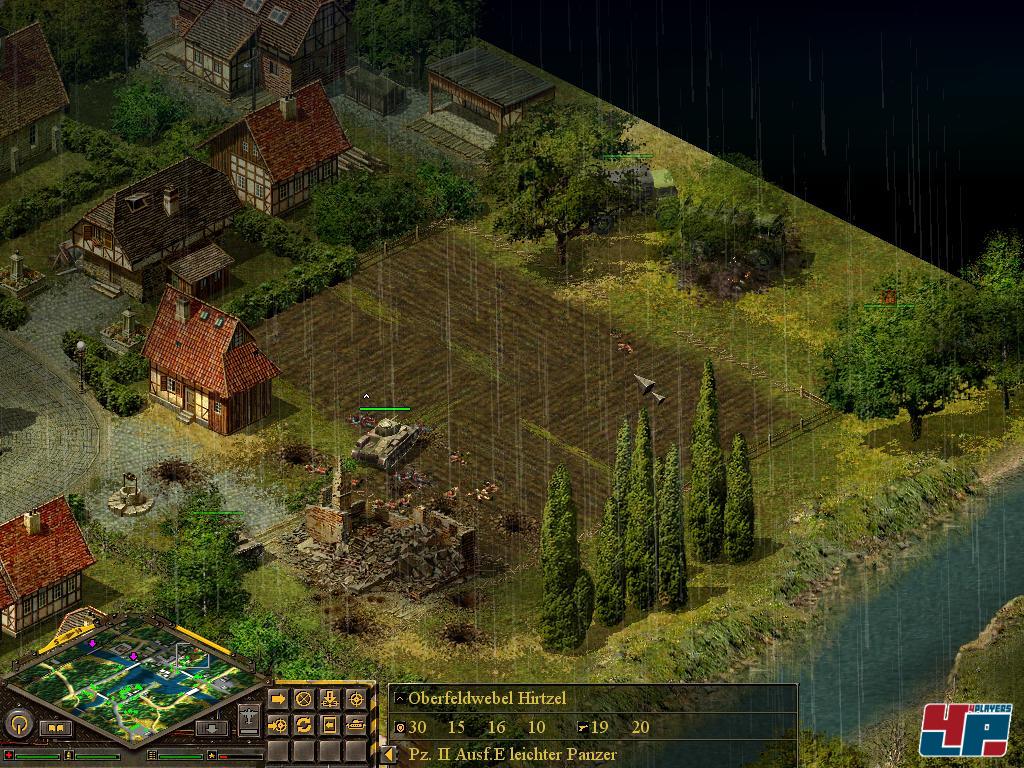The width and height of the screenshot is (1024, 768).
Task: Choose the down-arrow unload command
Action: pos(330,699)
